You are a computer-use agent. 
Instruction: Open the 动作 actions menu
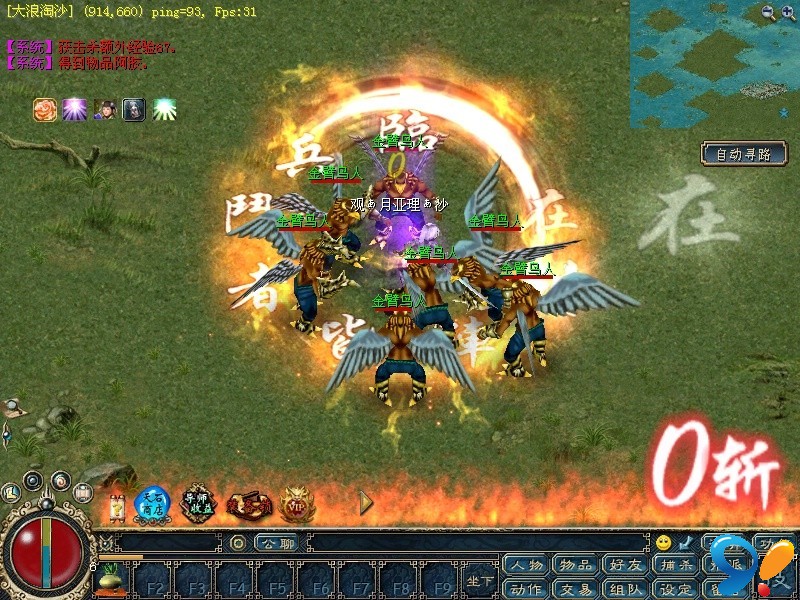[x=526, y=588]
